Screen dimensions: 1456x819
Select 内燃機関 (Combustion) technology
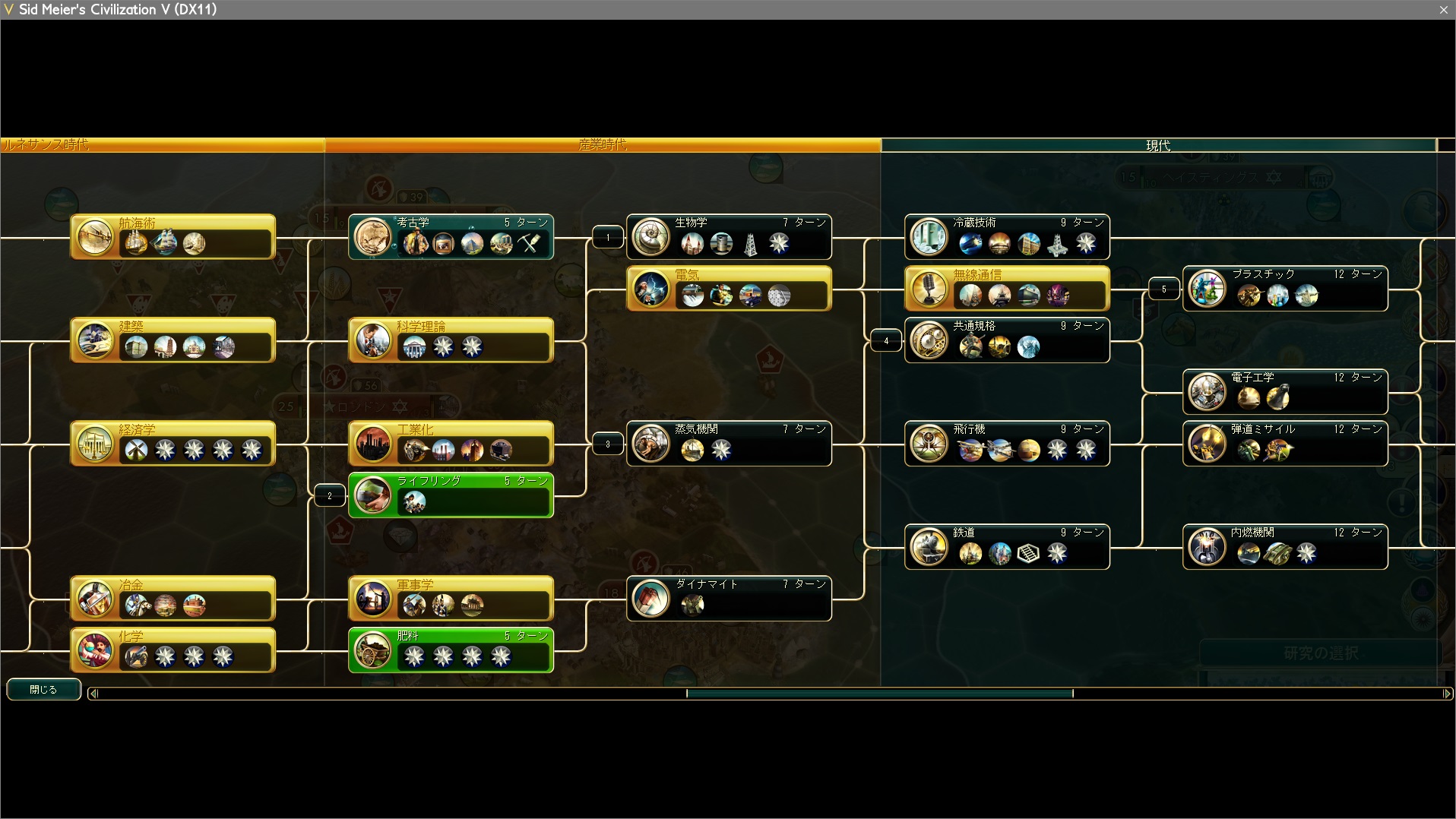click(1285, 547)
